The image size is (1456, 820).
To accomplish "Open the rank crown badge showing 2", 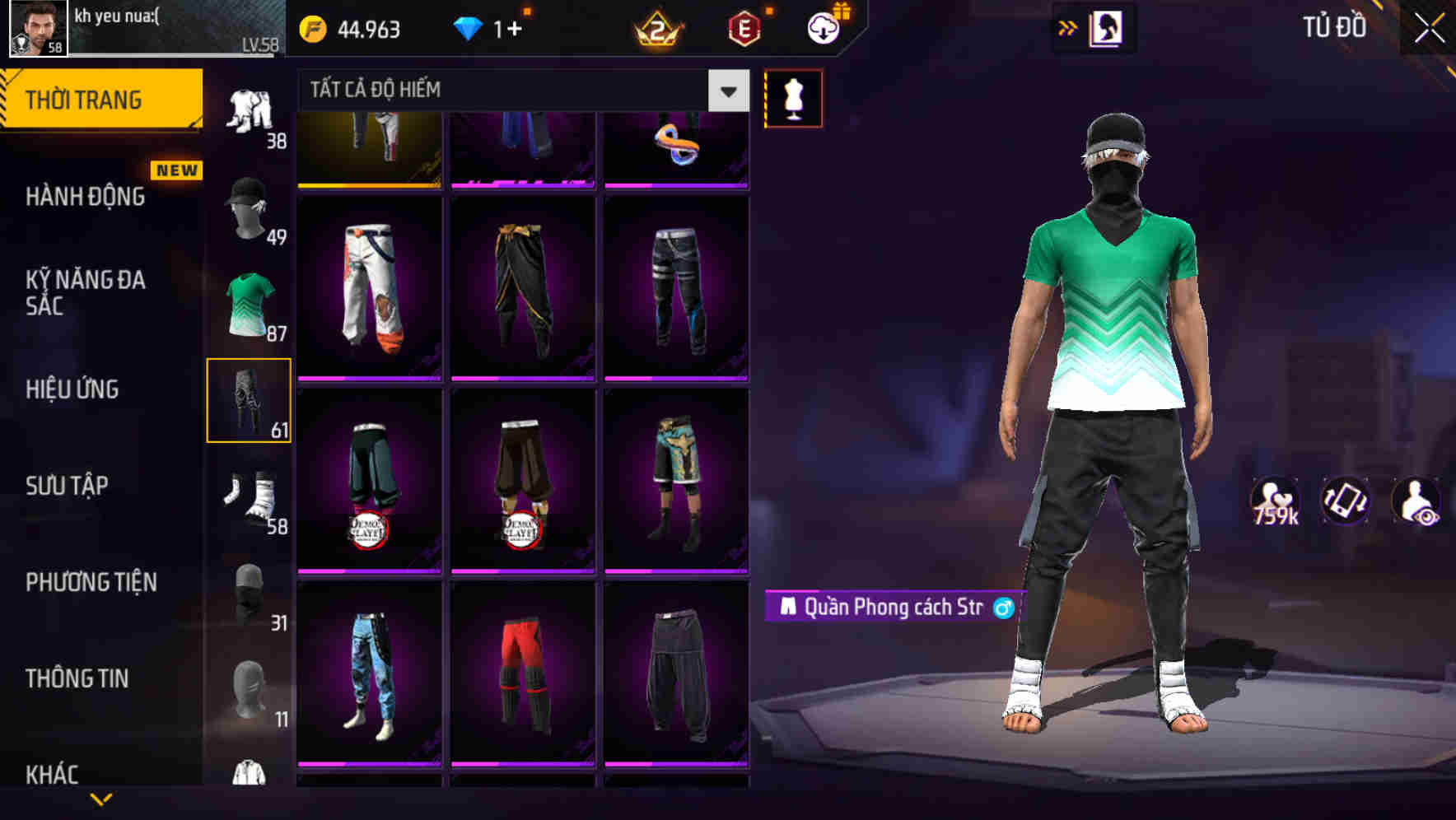I will click(655, 29).
